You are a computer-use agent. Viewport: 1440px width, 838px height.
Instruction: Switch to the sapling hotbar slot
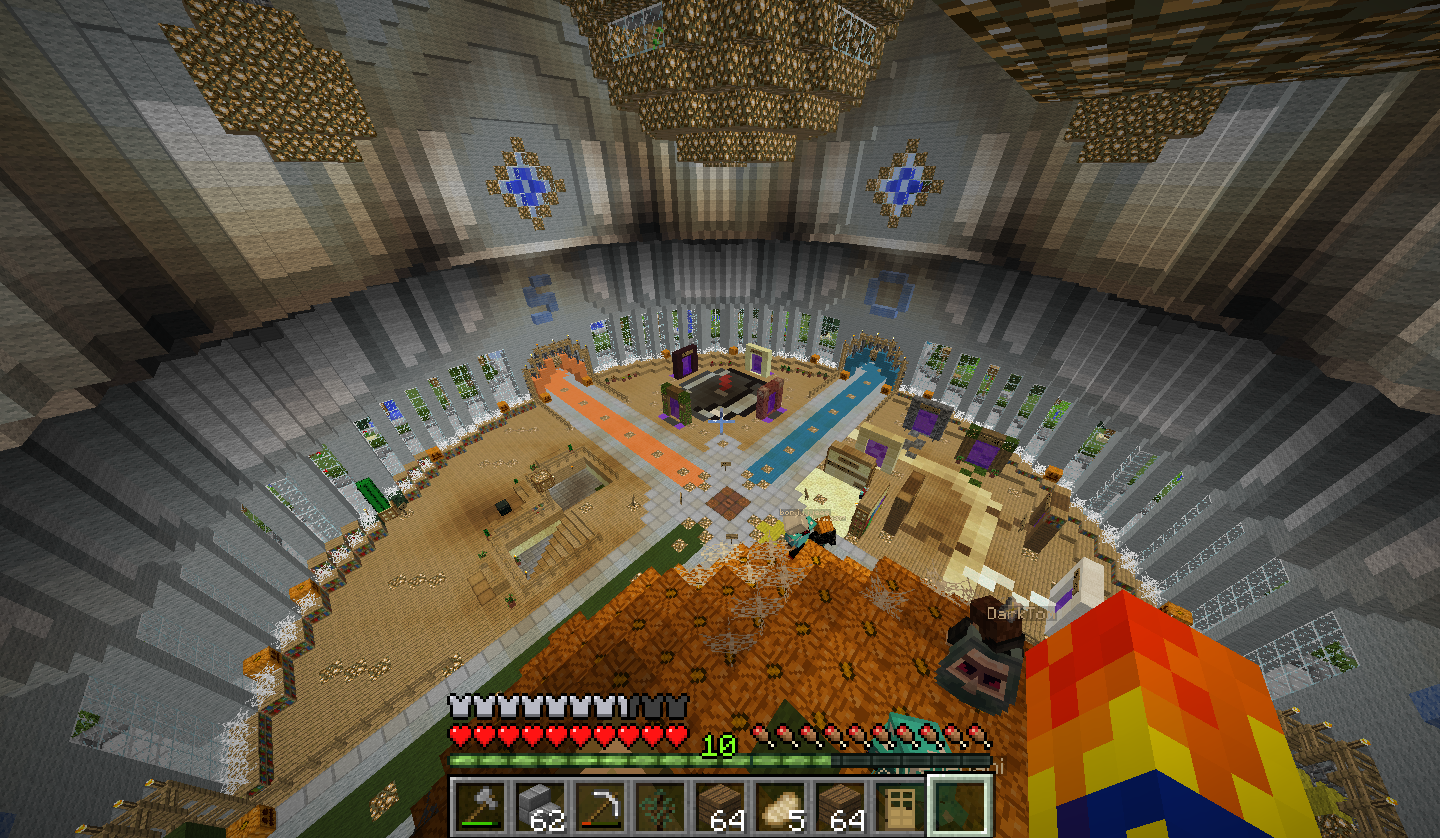[x=660, y=805]
